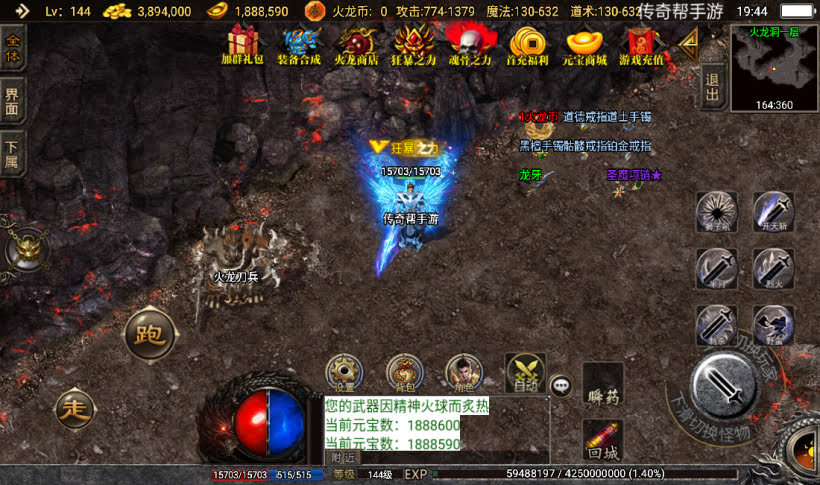
Task: Switch to the 界面 tab
Action: click(13, 100)
